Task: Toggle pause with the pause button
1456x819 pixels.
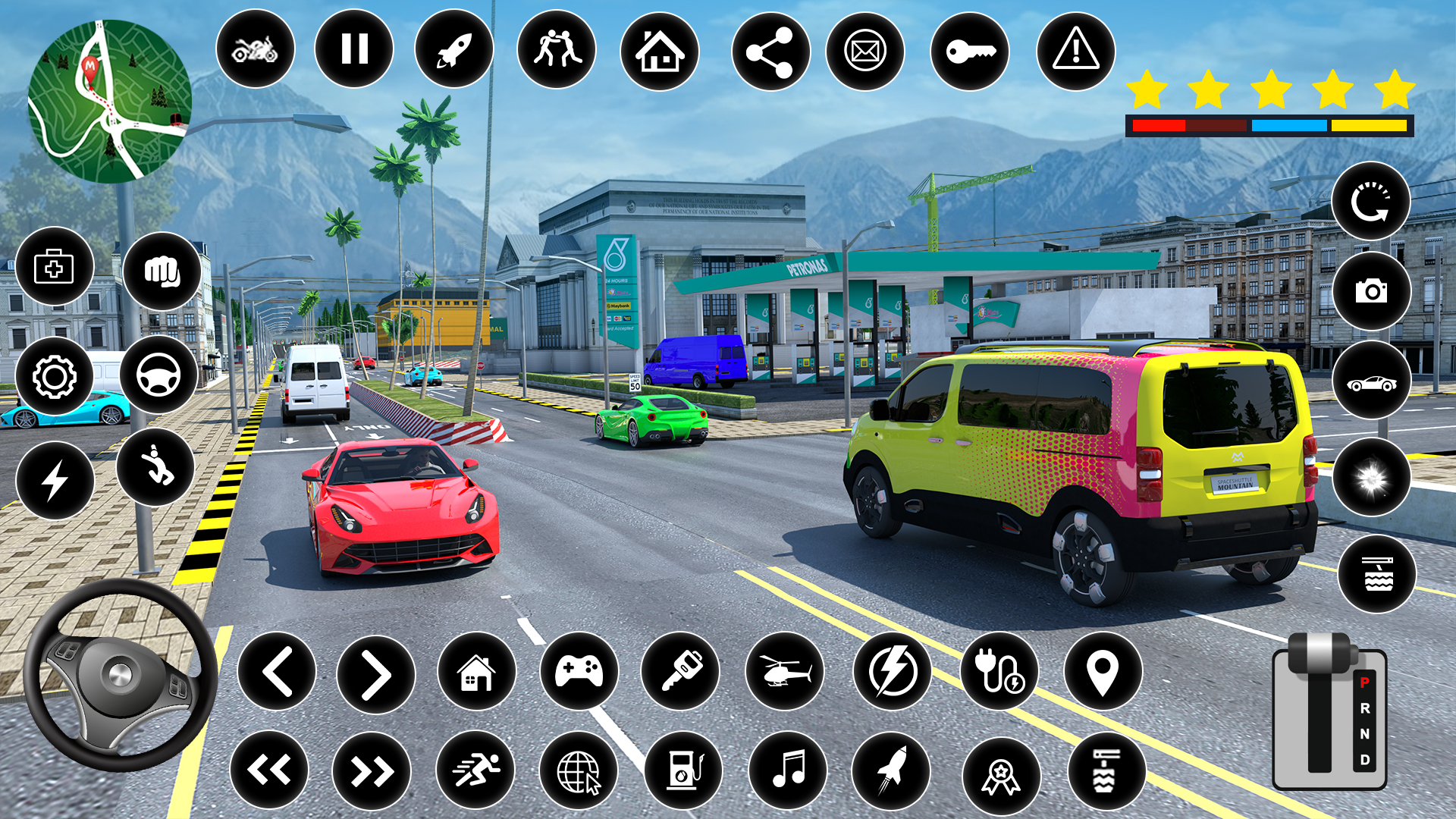Action: coord(354,49)
